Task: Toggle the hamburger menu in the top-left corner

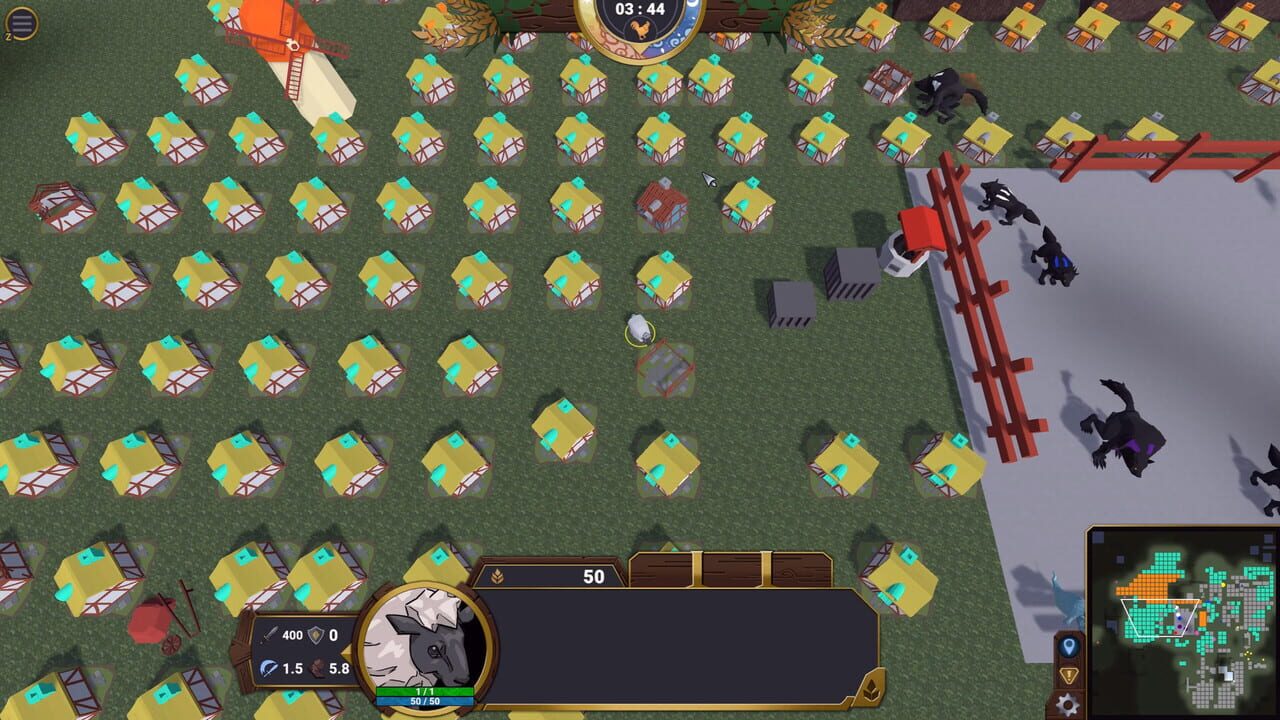Action: (22, 22)
